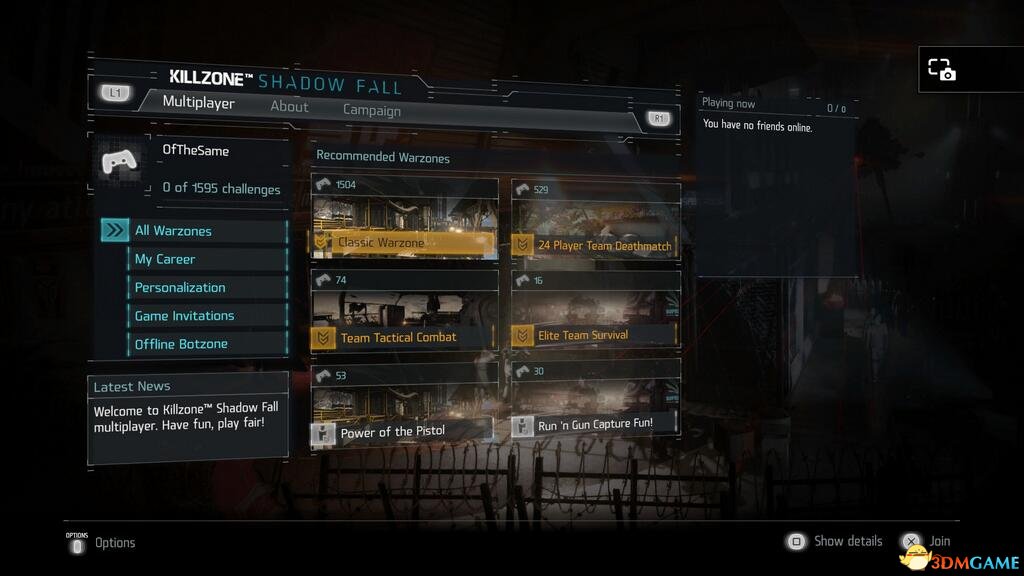Viewport: 1024px width, 576px height.
Task: Choose the 24 Player Team Deathmatch warzone
Action: click(596, 221)
